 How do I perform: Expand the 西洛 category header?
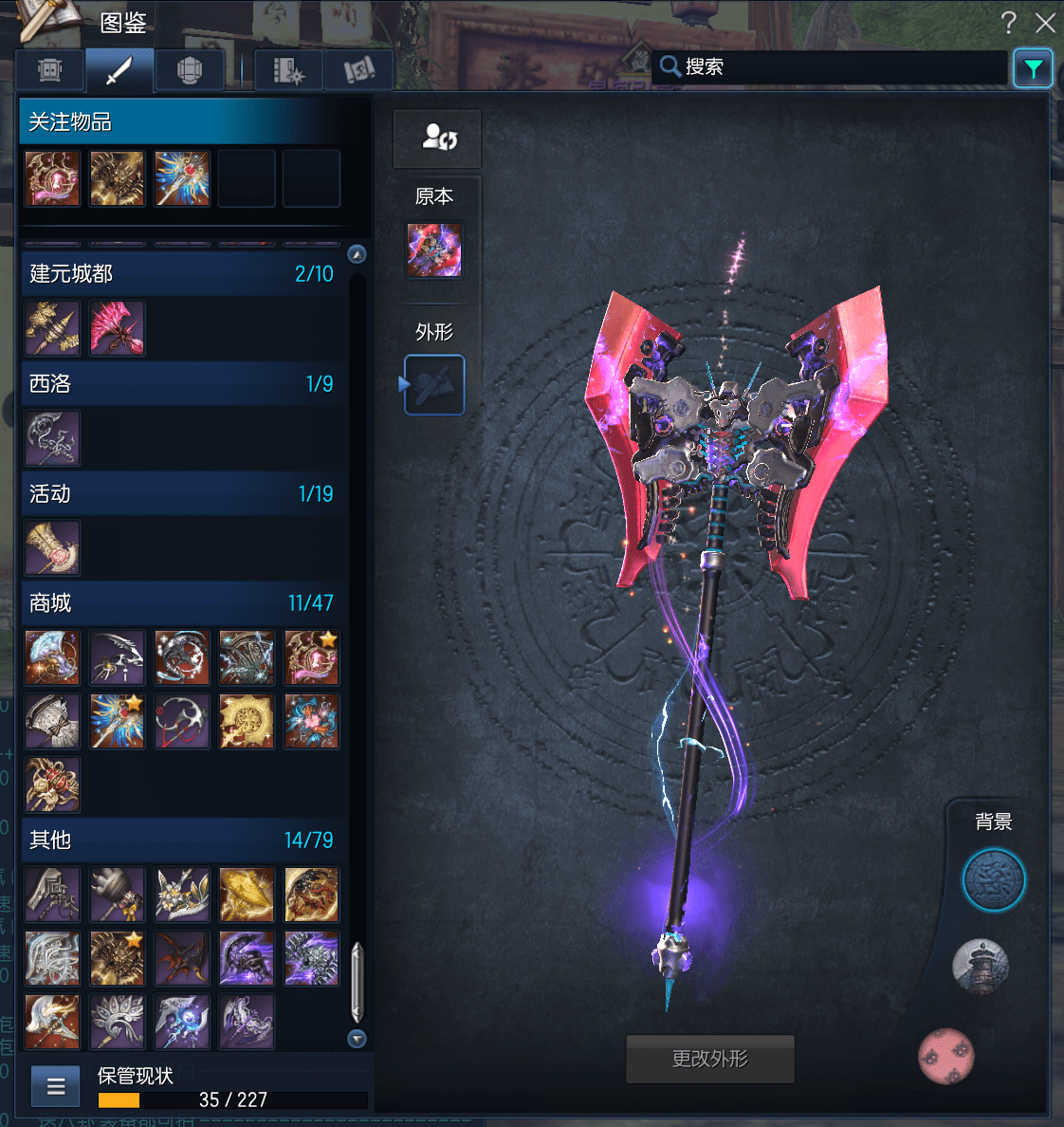[180, 384]
